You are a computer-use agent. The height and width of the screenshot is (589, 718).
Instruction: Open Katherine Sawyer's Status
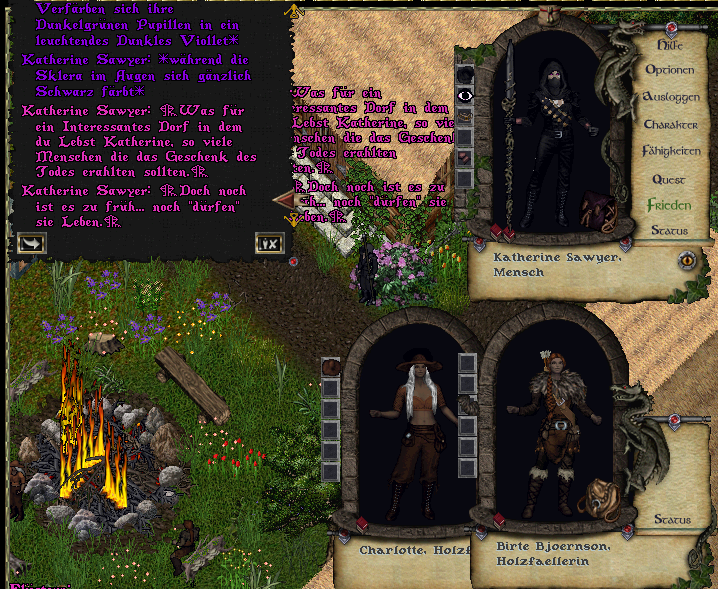[669, 231]
